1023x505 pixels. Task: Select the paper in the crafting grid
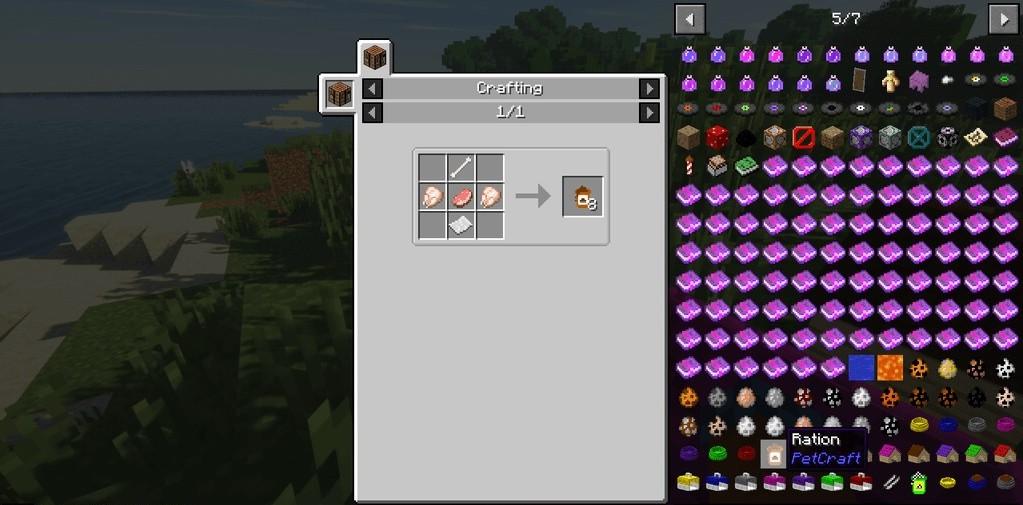tap(460, 226)
